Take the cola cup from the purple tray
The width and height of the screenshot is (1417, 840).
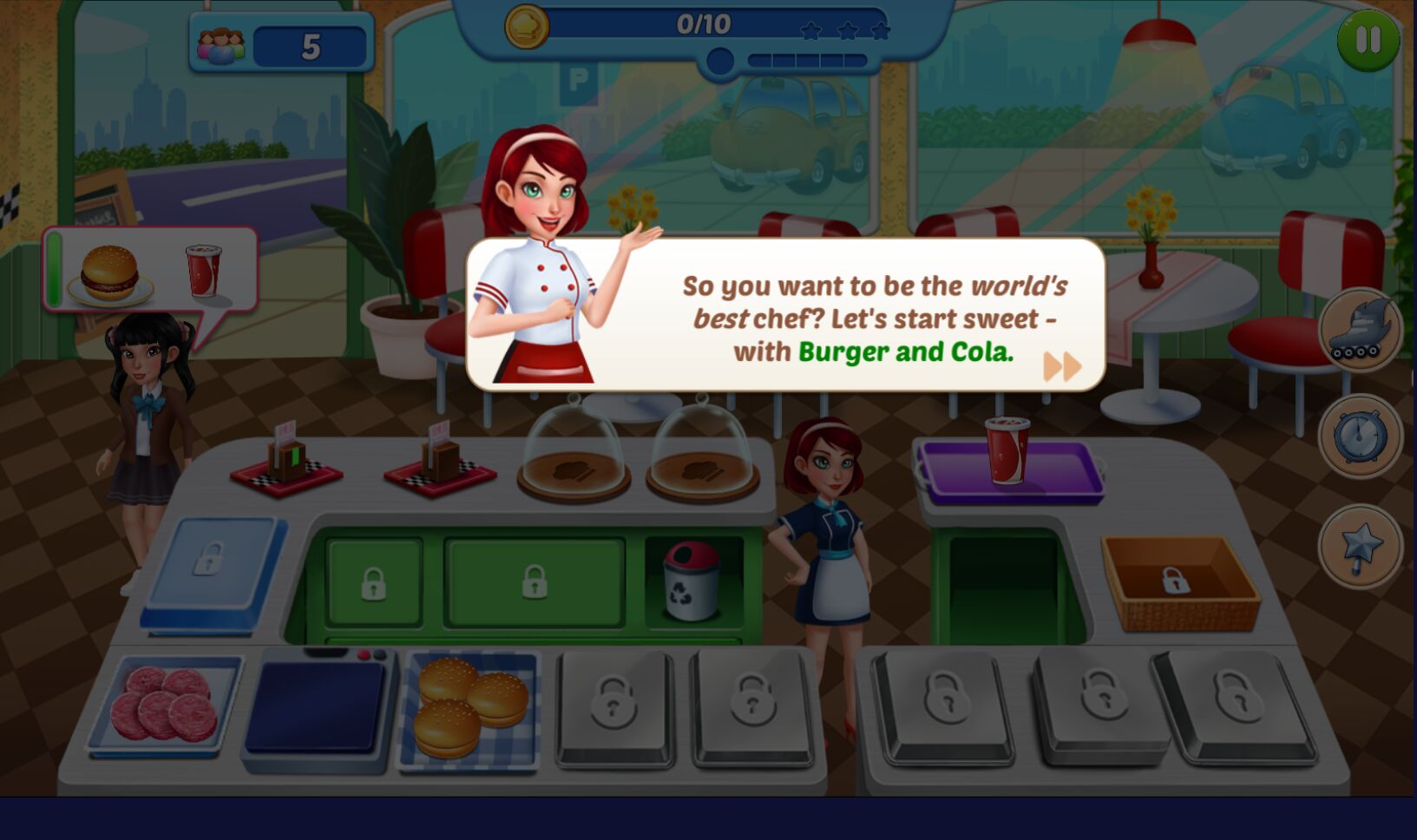(x=1007, y=450)
